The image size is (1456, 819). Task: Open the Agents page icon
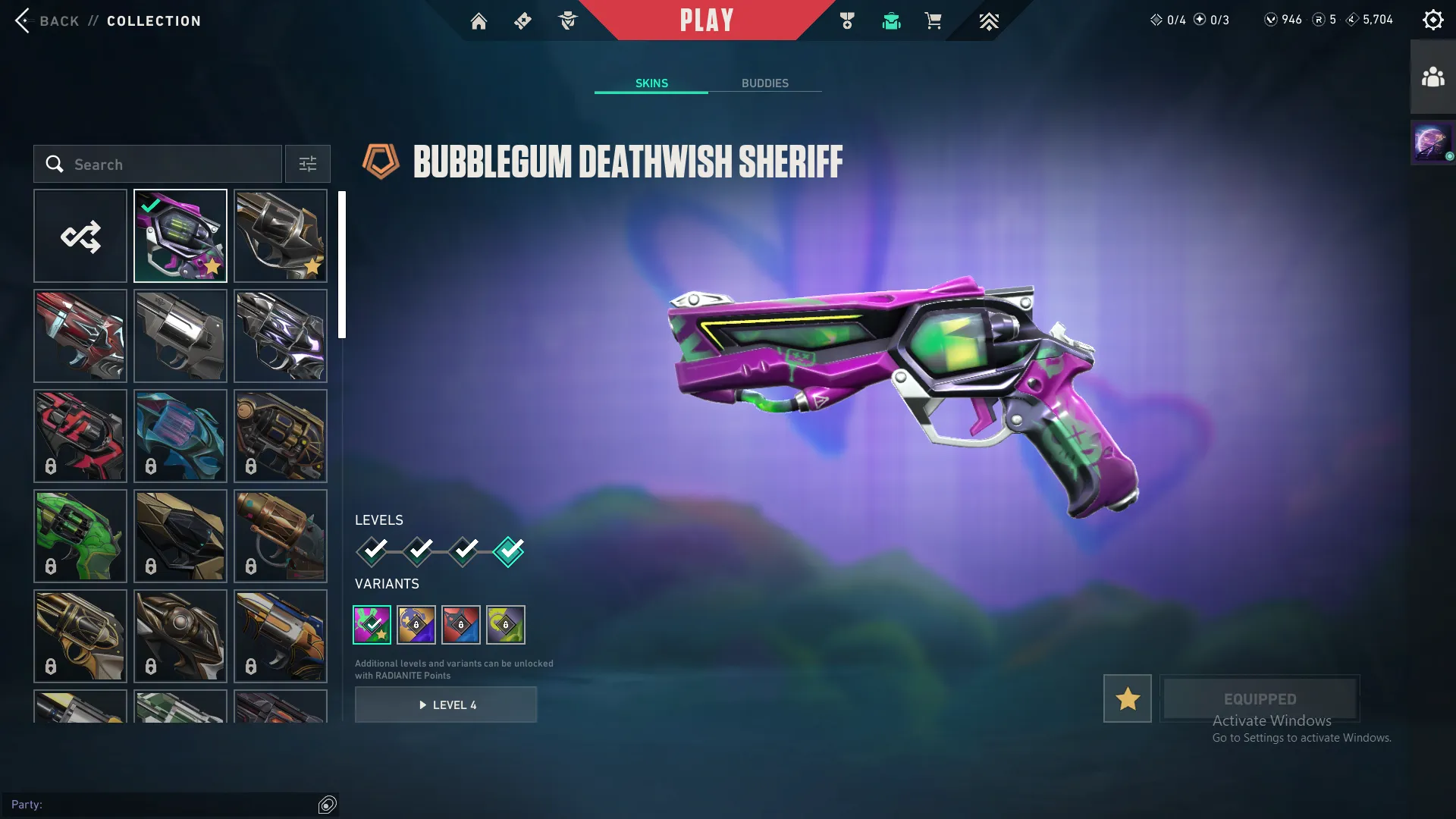[x=567, y=20]
